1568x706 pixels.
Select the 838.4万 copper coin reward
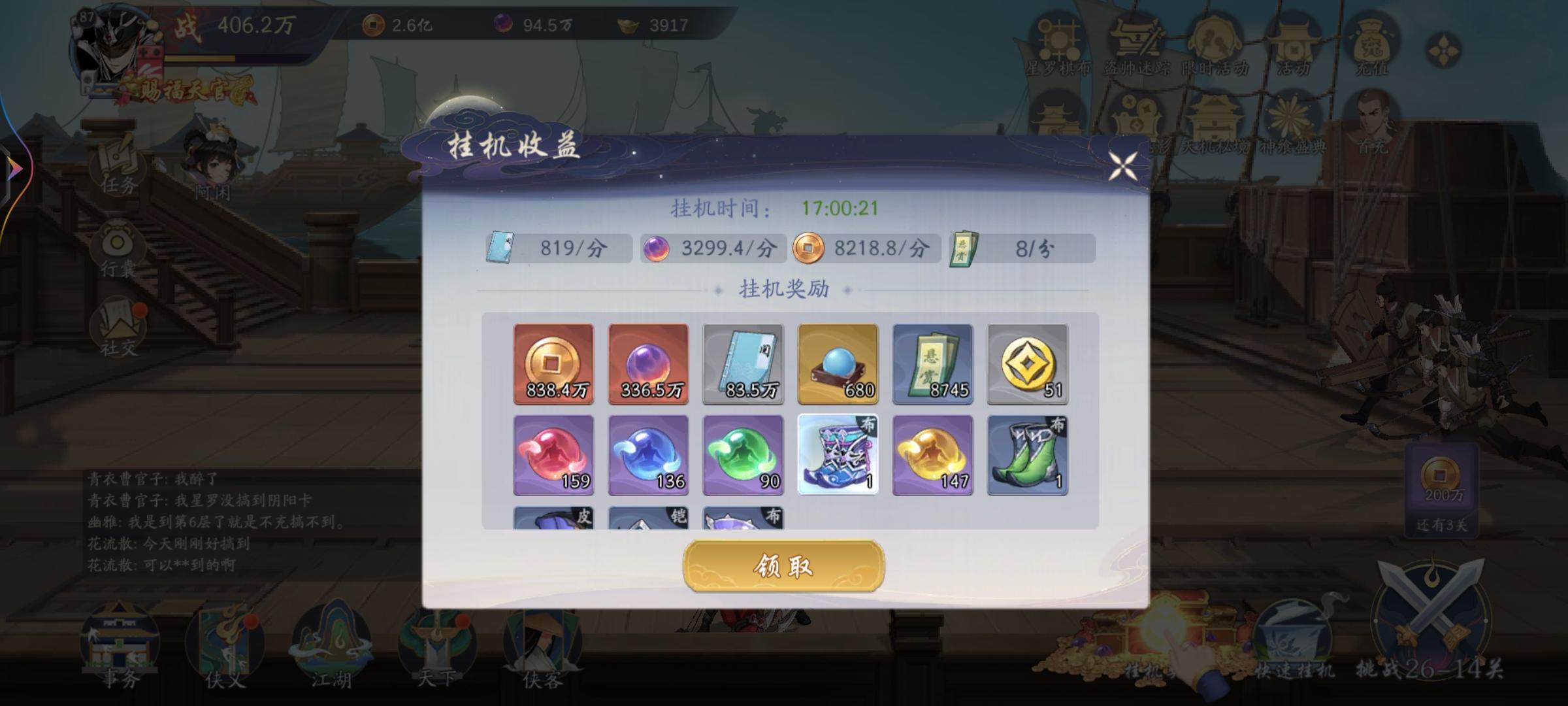[x=553, y=364]
